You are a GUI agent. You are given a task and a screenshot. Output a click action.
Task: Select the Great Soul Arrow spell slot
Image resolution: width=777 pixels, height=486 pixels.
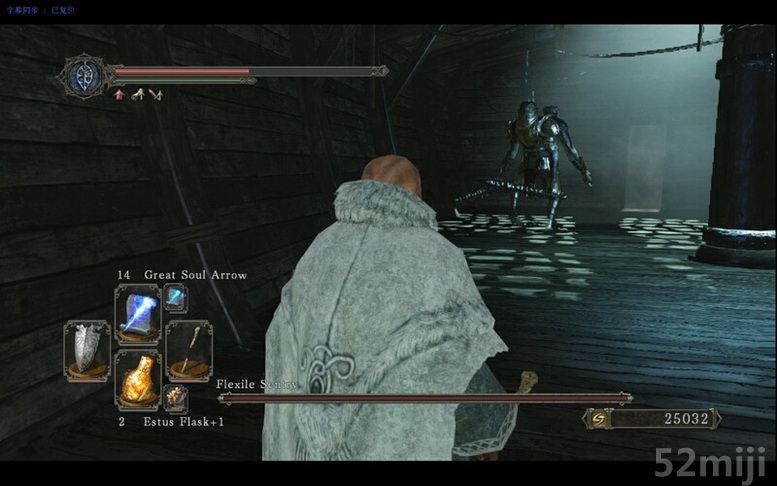(137, 313)
